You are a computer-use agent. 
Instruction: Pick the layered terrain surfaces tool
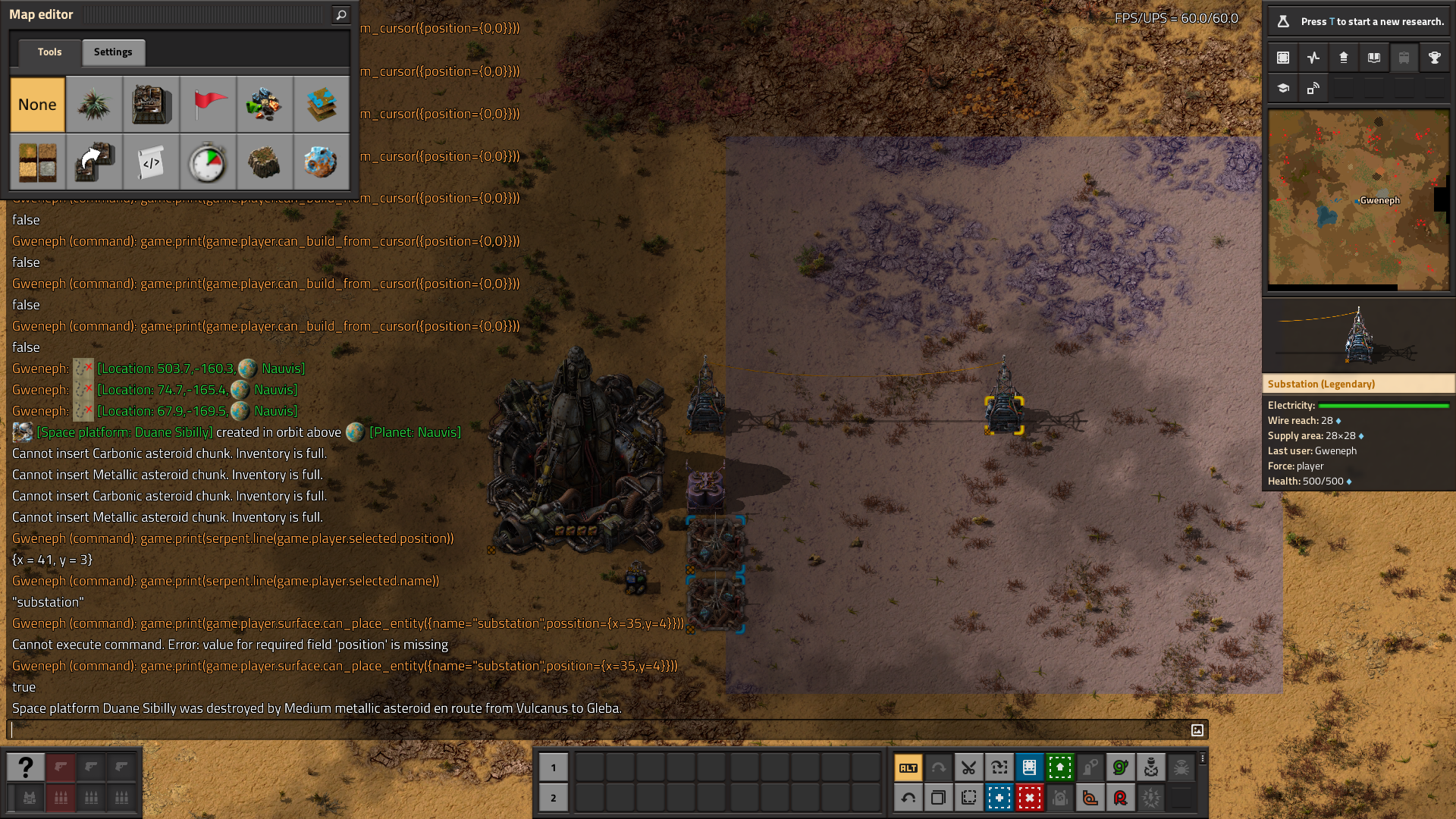[322, 105]
